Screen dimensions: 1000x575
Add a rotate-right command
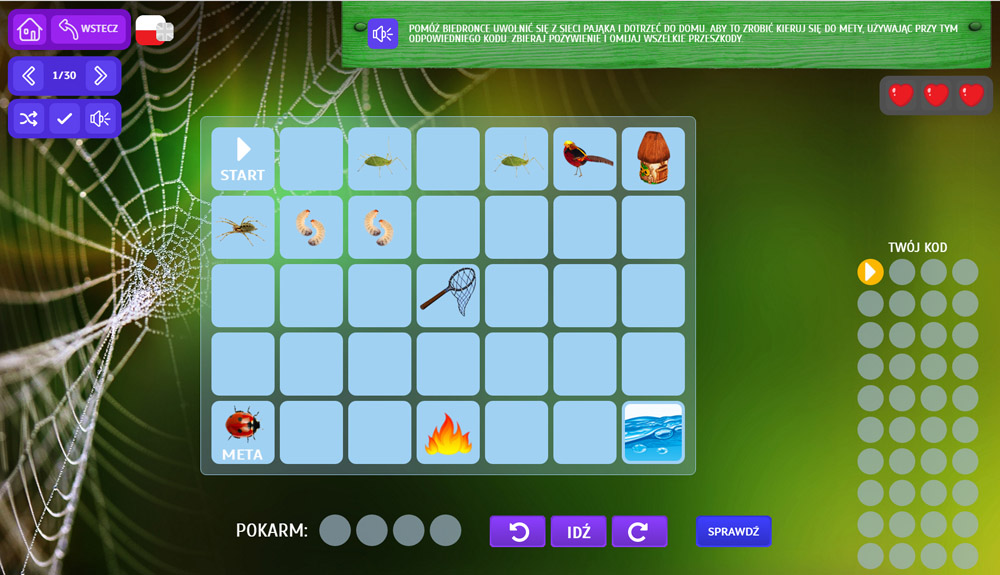[639, 532]
